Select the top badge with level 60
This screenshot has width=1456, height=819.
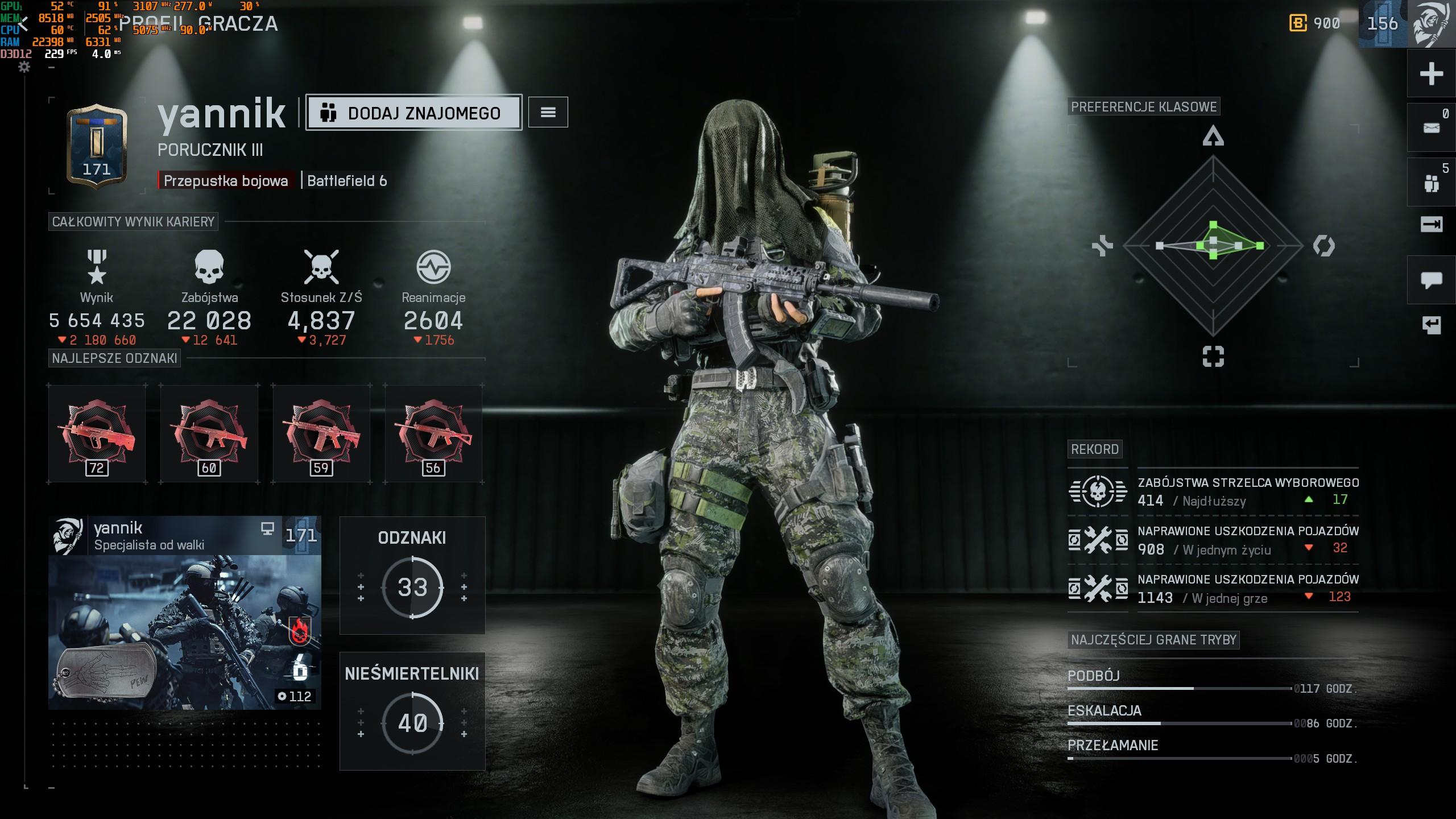(x=209, y=435)
